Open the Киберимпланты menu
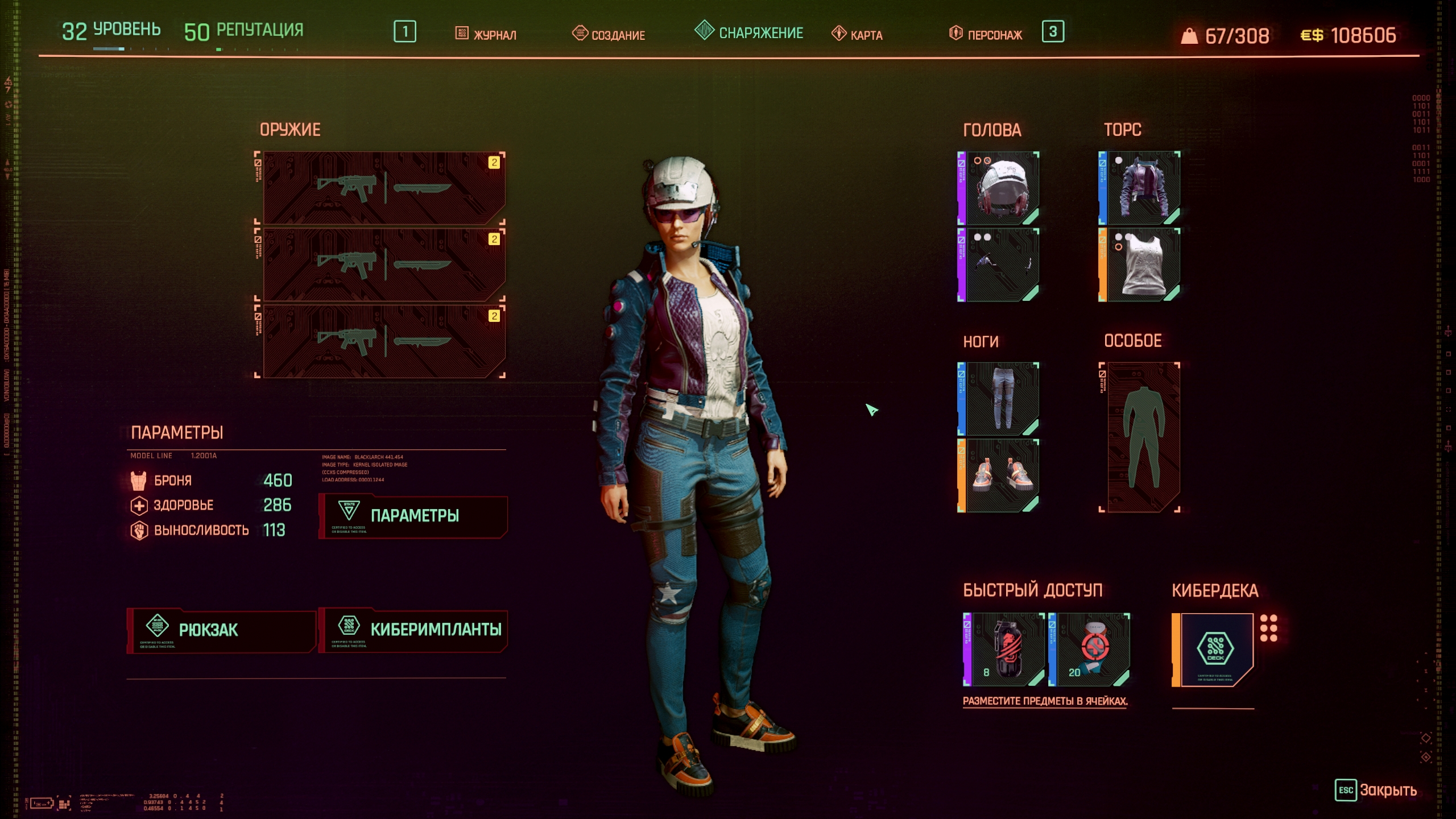The width and height of the screenshot is (1456, 819). pos(413,630)
